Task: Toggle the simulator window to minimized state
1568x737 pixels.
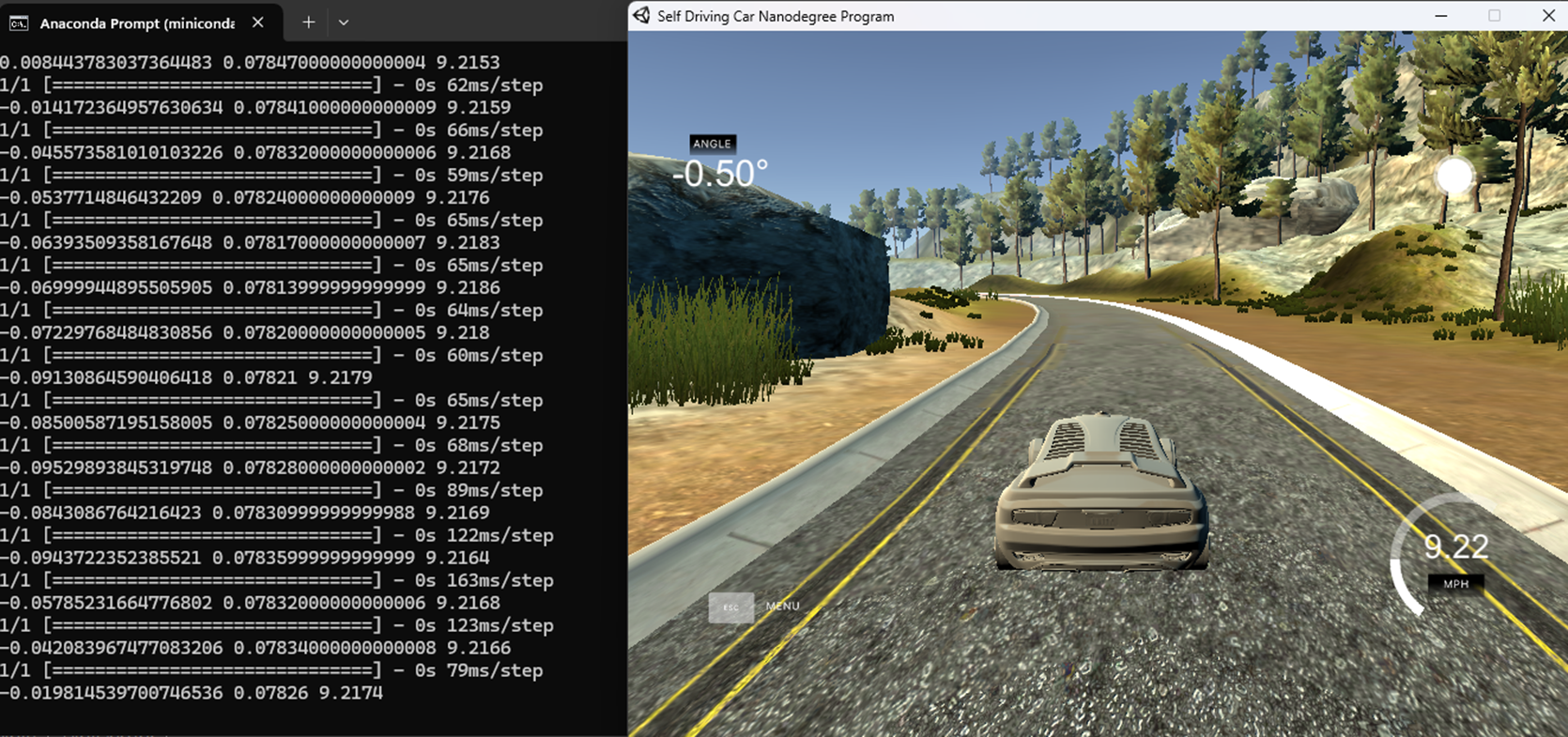Action: click(1442, 15)
